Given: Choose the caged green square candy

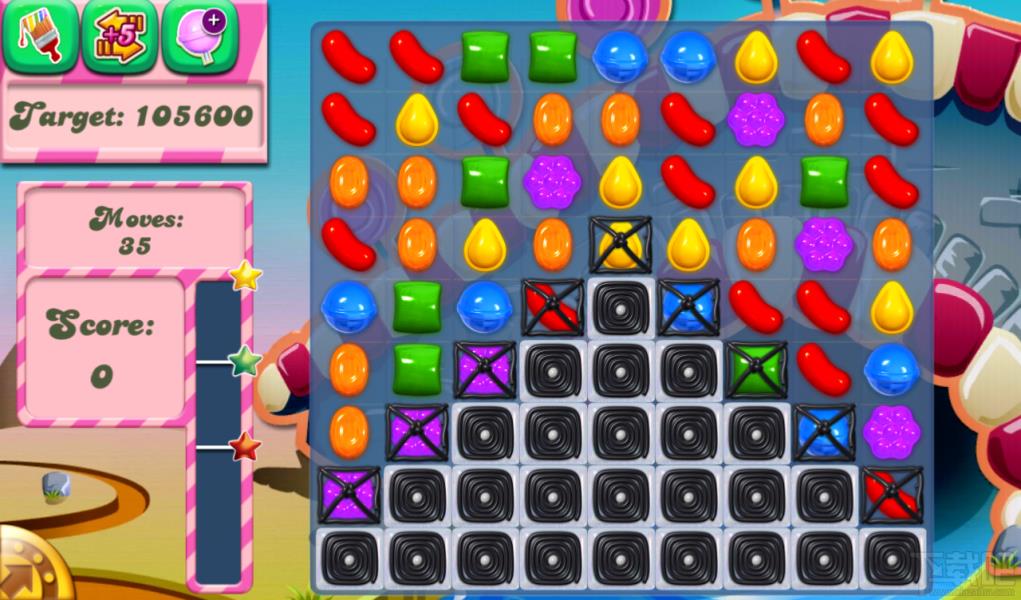Looking at the screenshot, I should [x=756, y=370].
